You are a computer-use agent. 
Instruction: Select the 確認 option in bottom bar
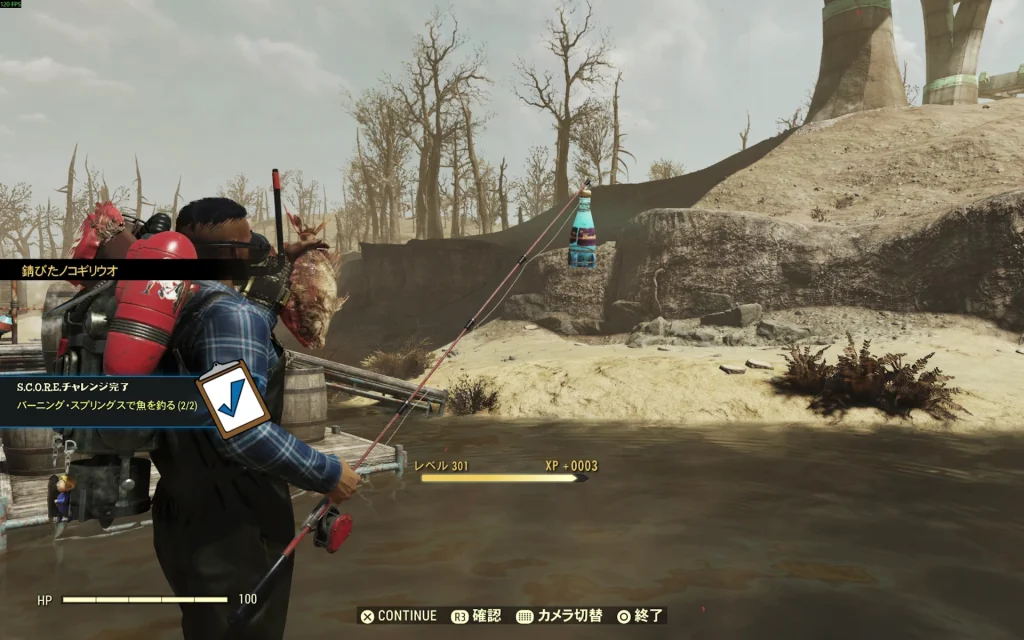pyautogui.click(x=477, y=616)
